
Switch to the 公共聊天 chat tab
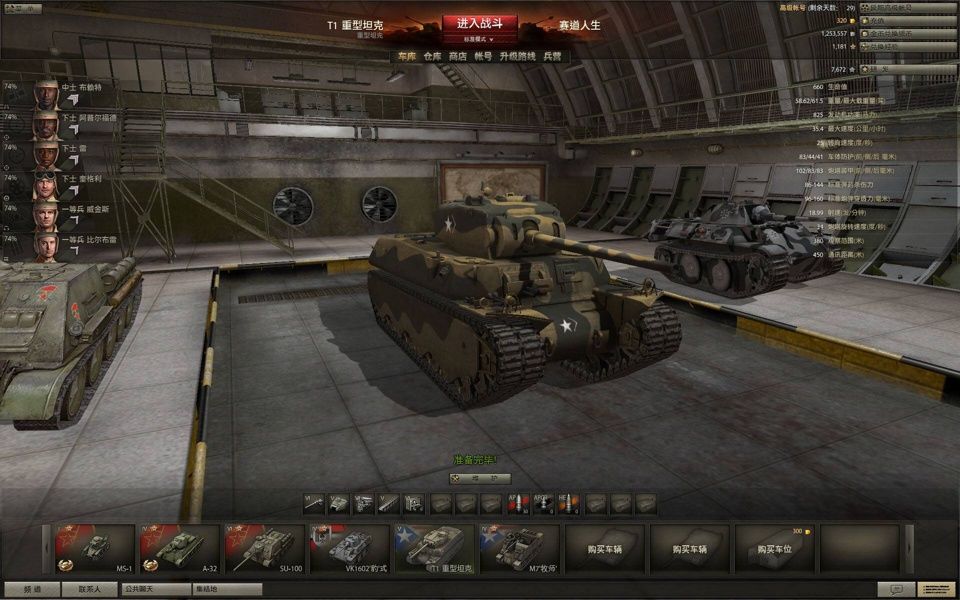coord(150,589)
